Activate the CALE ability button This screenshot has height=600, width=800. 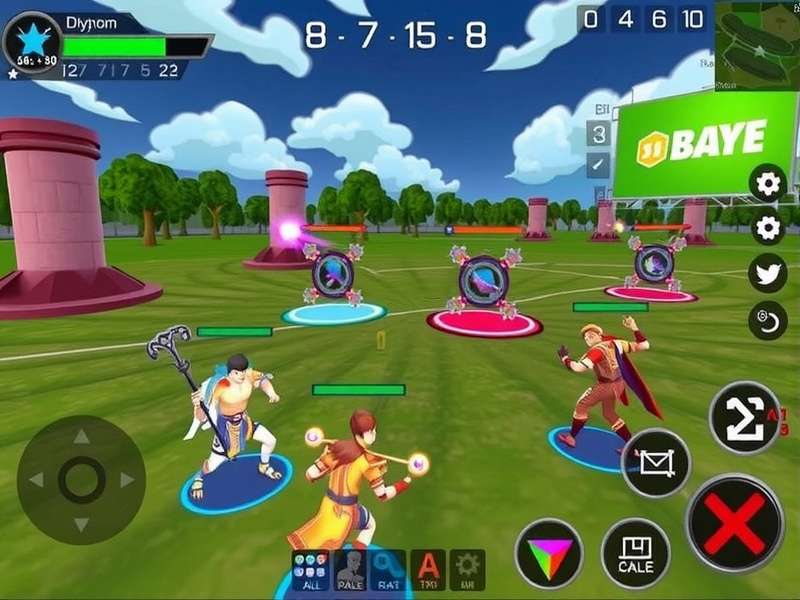pyautogui.click(x=635, y=552)
